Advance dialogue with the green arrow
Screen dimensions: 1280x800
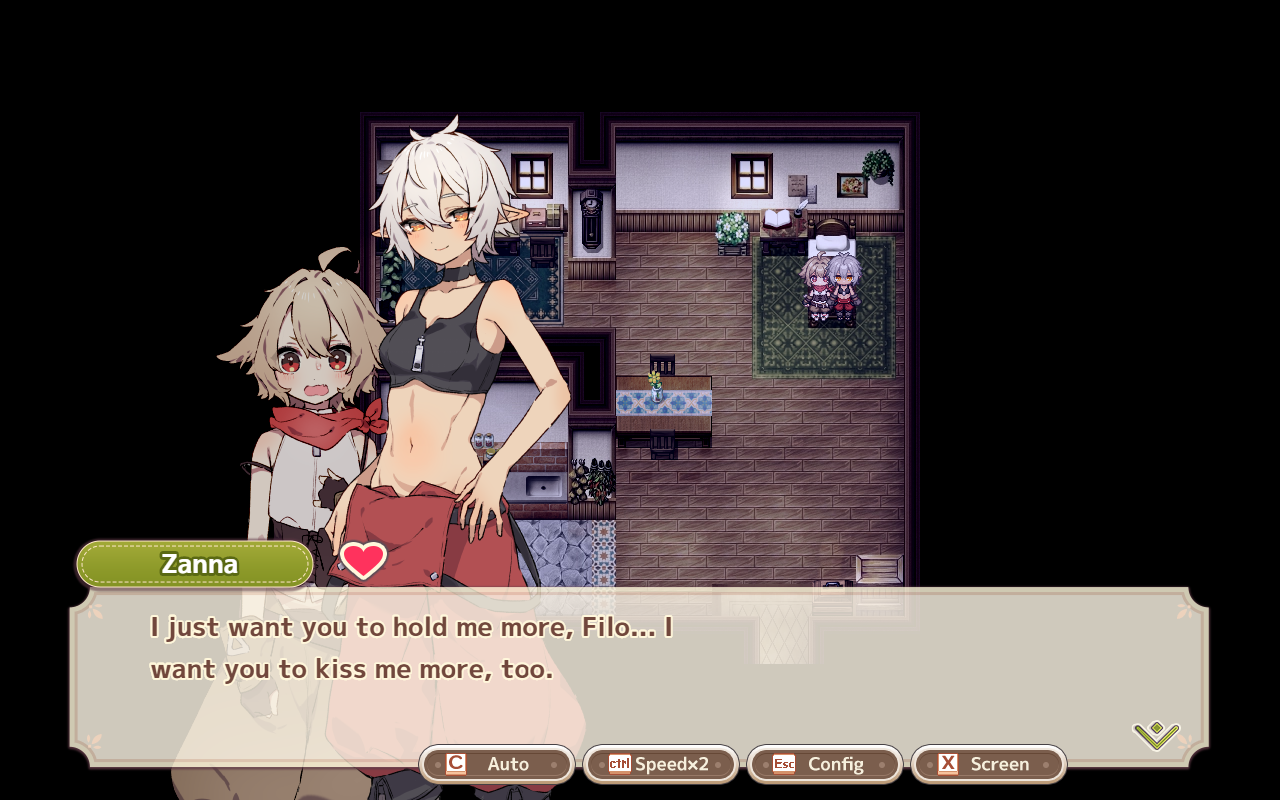(1156, 736)
